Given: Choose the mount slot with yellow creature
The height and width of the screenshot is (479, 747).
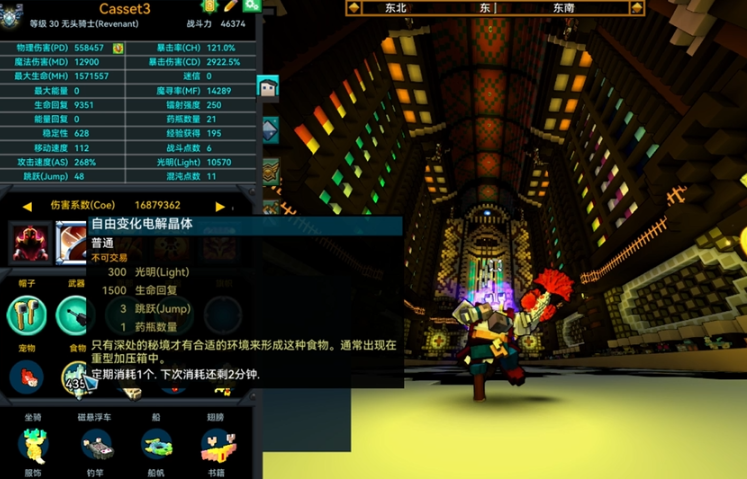Looking at the screenshot, I should pyautogui.click(x=33, y=443).
